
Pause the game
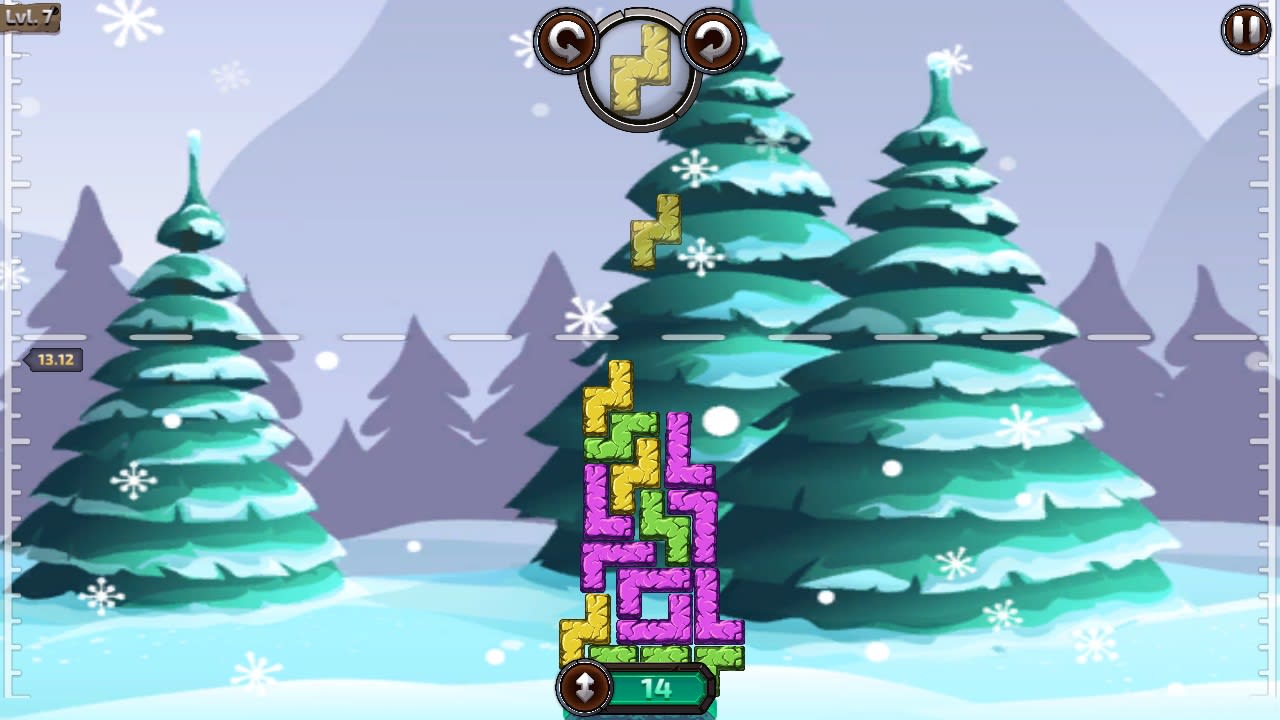(1243, 29)
